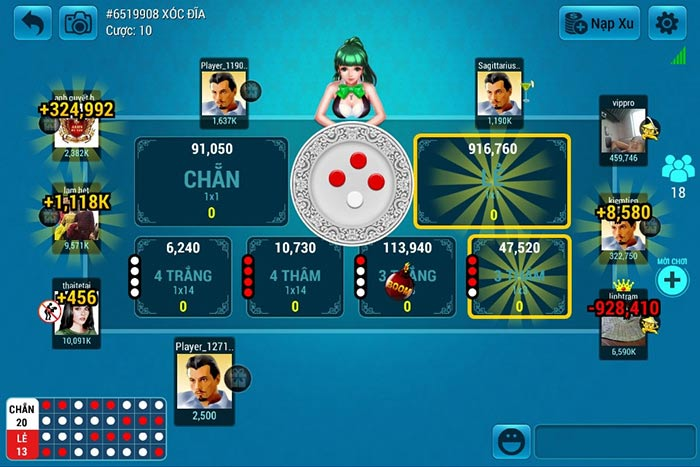View Player_1190's avatar at top
This screenshot has width=700, height=467.
click(224, 93)
